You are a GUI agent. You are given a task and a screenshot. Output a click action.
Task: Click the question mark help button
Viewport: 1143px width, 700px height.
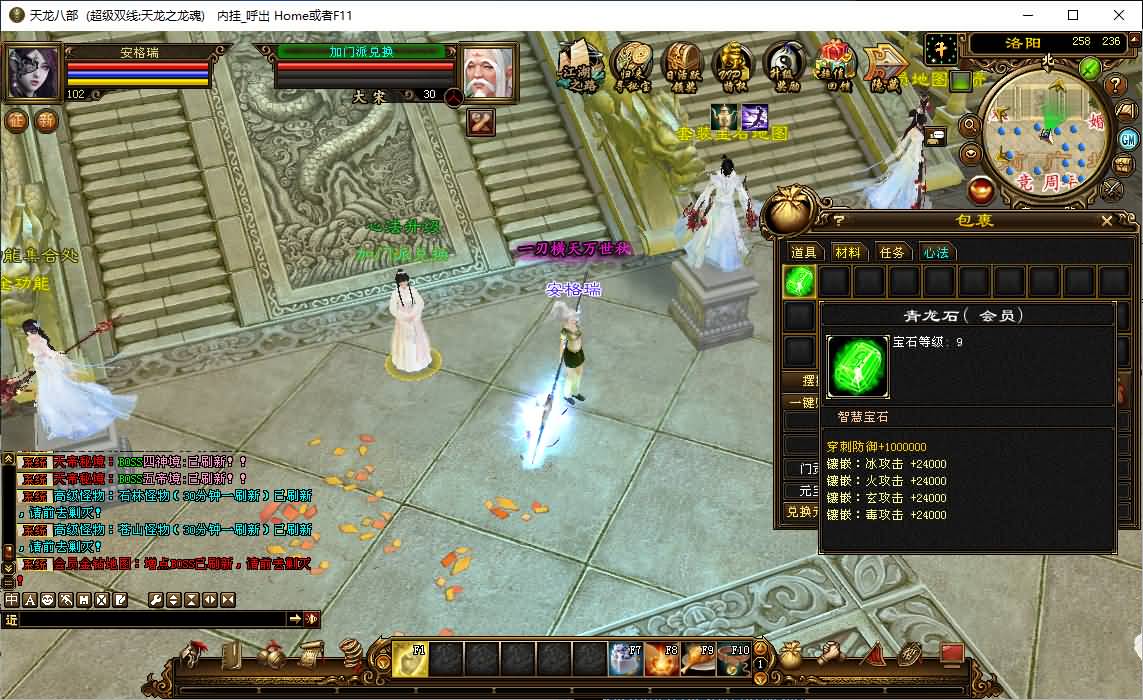(x=1117, y=86)
